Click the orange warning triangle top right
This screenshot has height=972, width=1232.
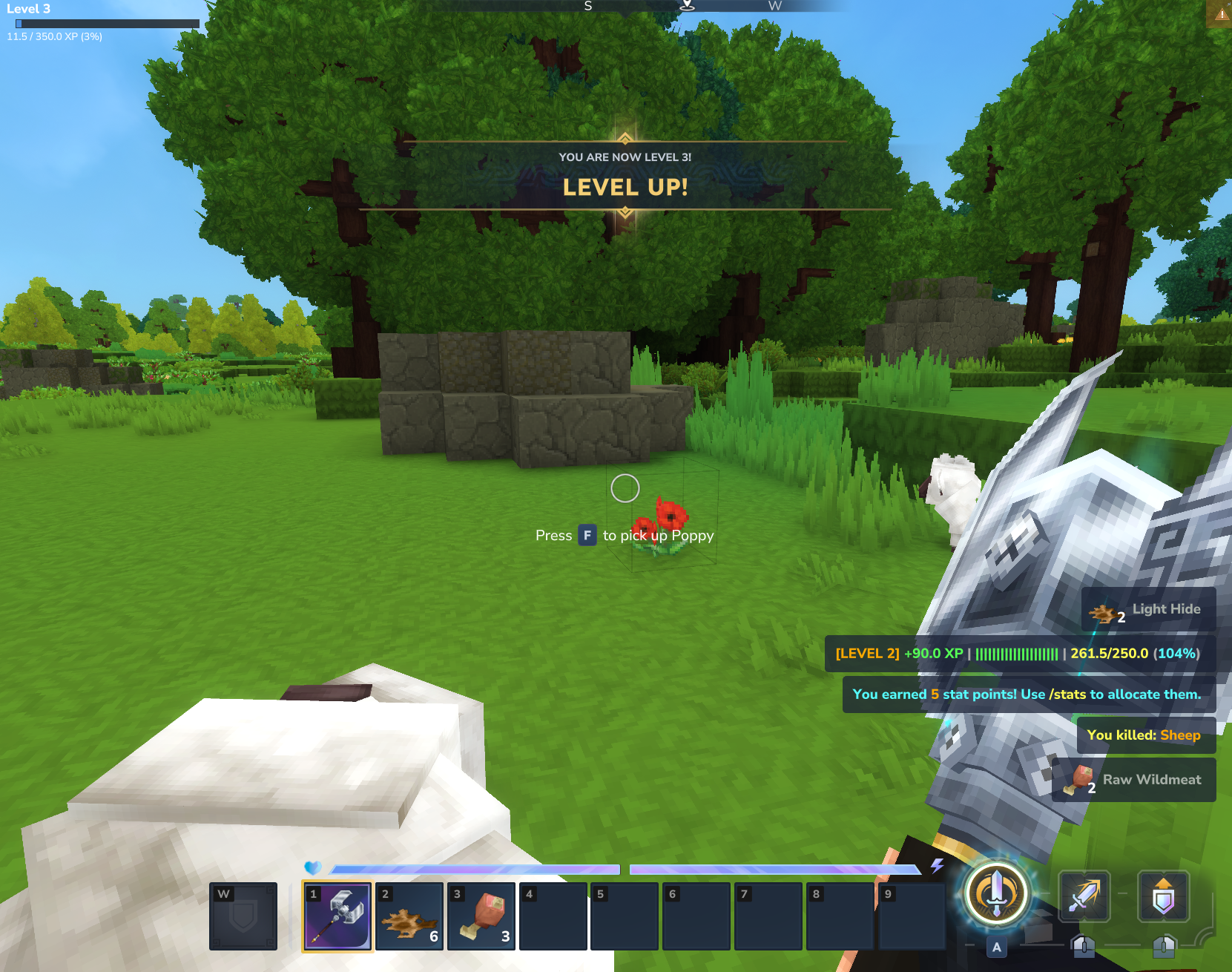pyautogui.click(x=1222, y=13)
